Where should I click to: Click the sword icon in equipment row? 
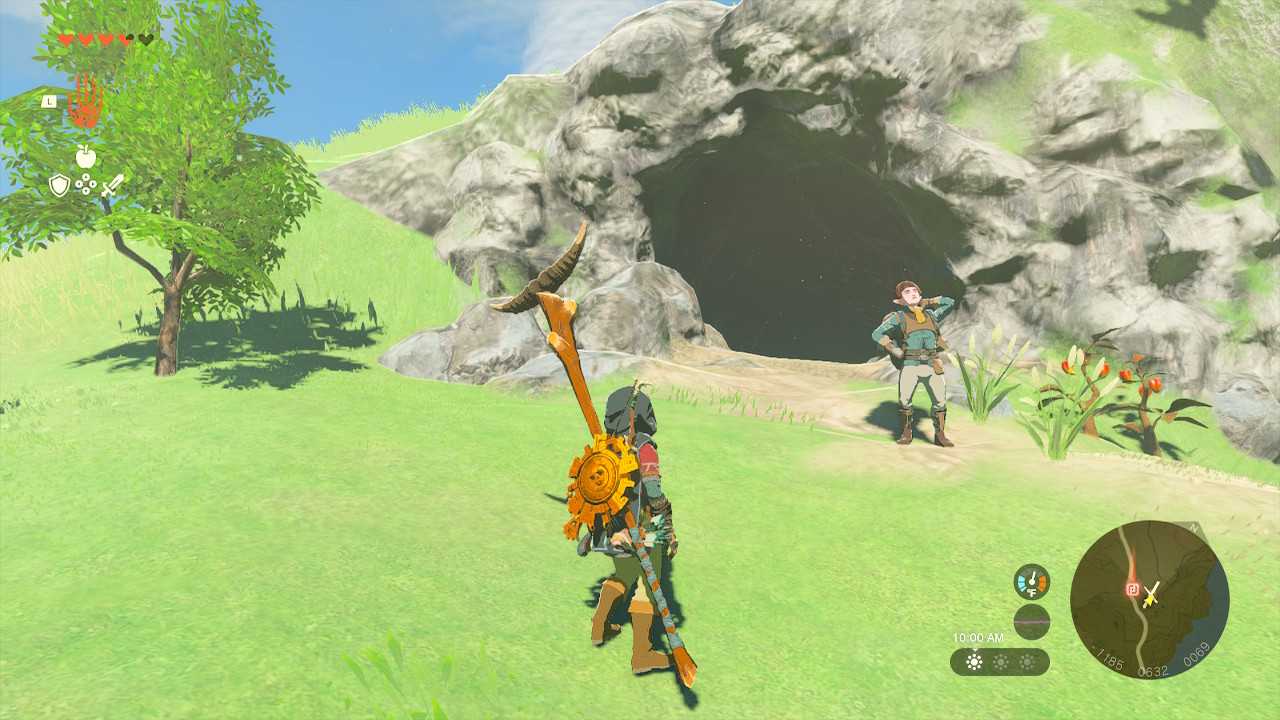(112, 186)
